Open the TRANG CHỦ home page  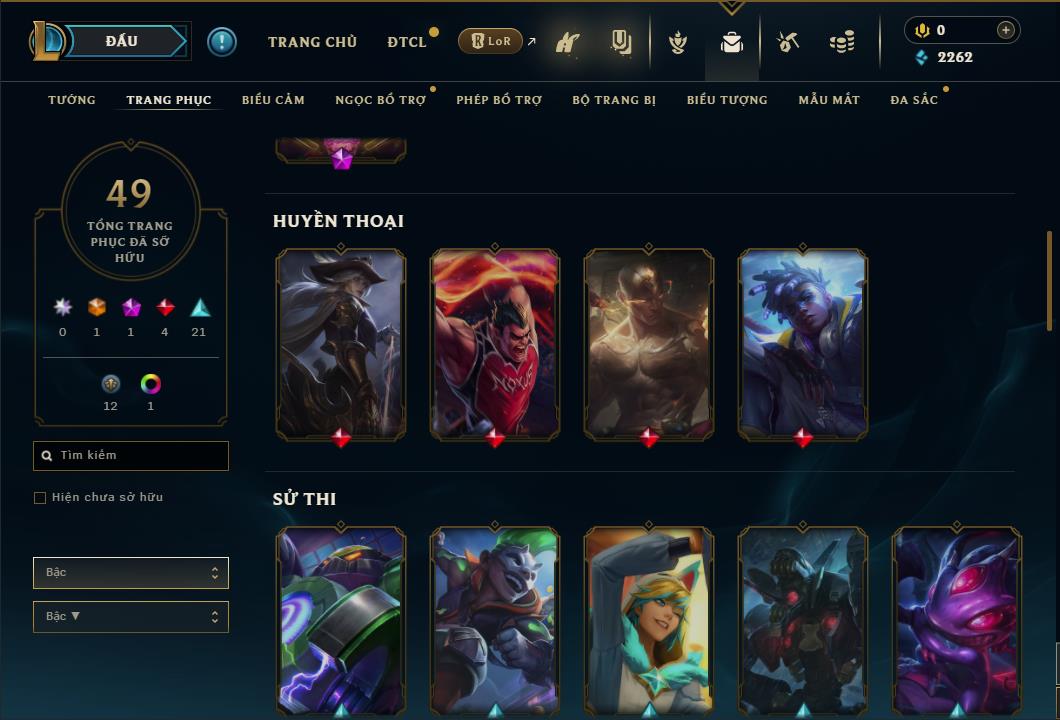312,42
